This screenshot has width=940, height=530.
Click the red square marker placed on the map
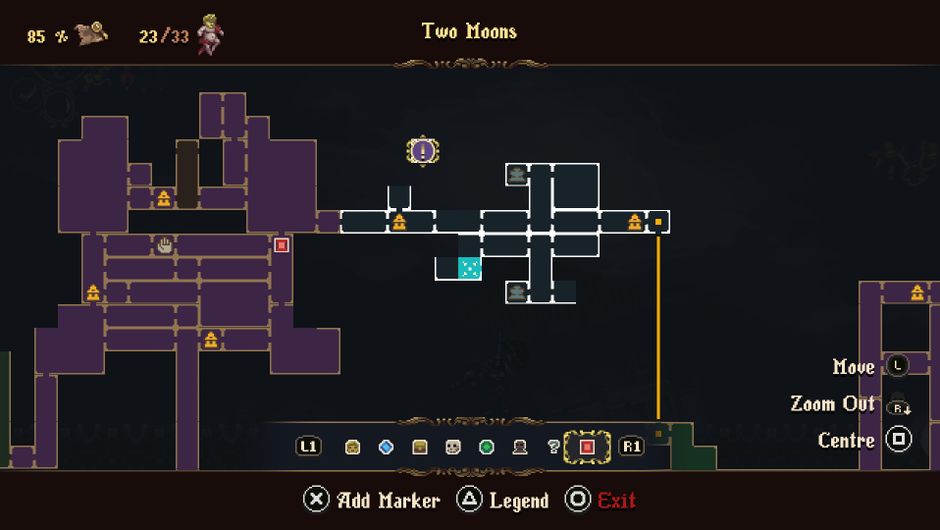pos(281,245)
